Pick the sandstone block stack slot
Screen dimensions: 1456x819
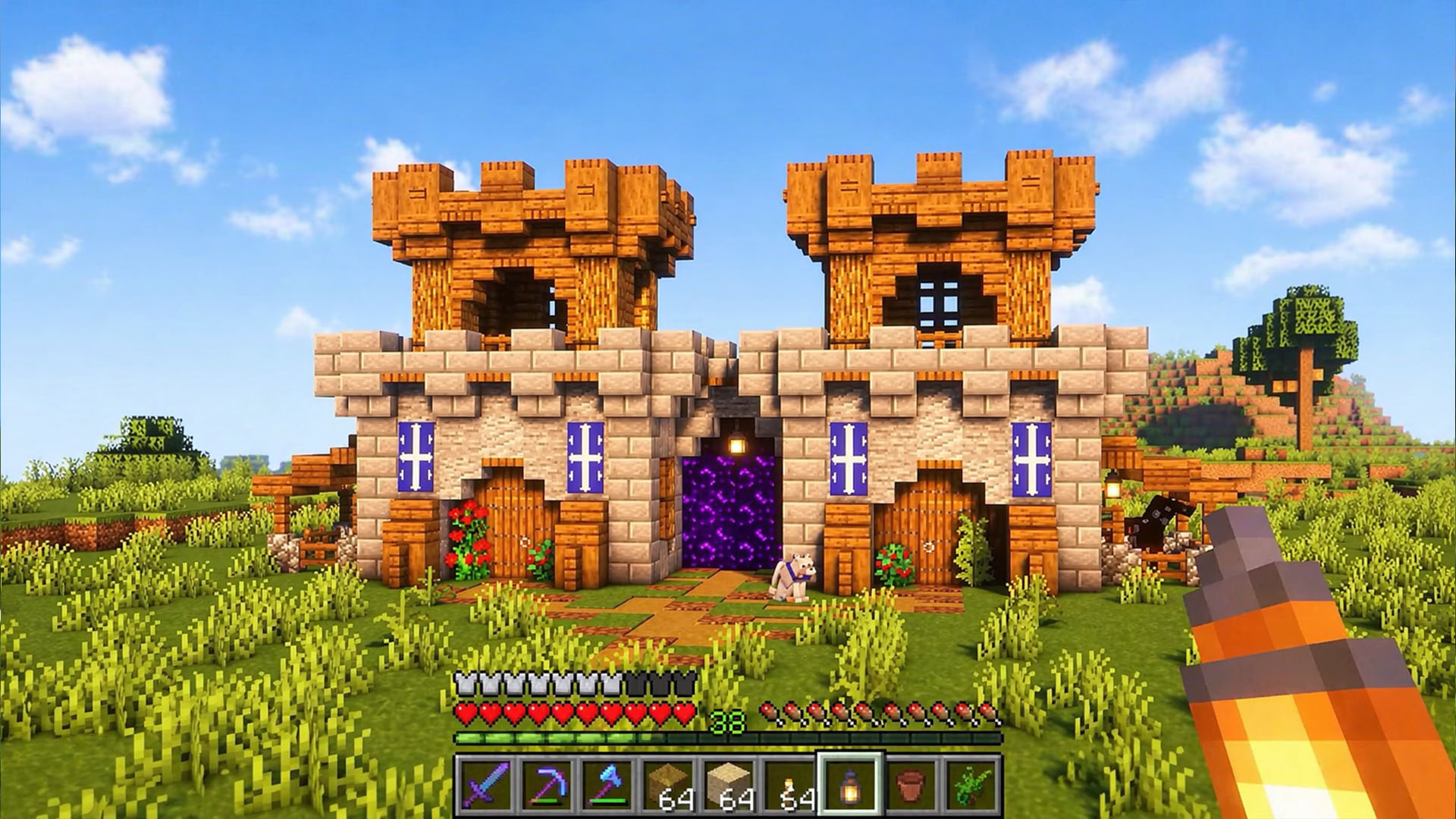pos(728,784)
